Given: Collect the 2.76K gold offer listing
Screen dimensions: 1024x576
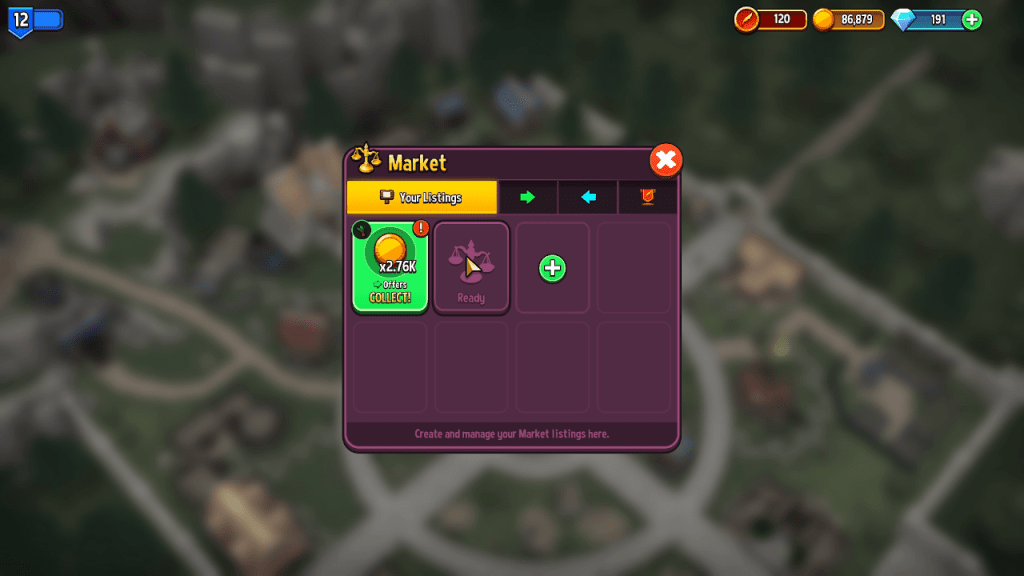Looking at the screenshot, I should 390,267.
